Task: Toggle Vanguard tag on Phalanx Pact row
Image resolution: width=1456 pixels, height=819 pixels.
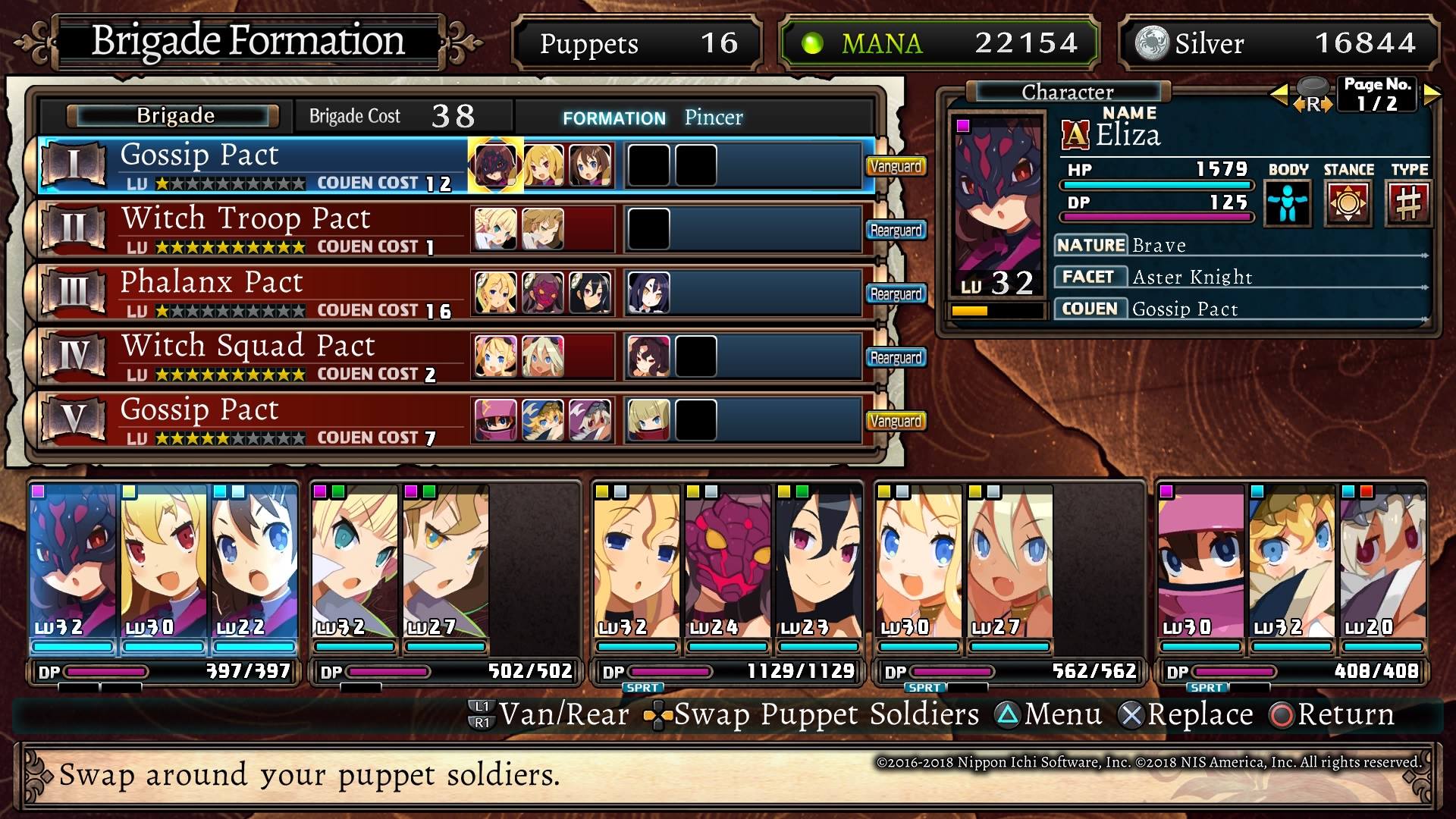Action: [x=896, y=294]
